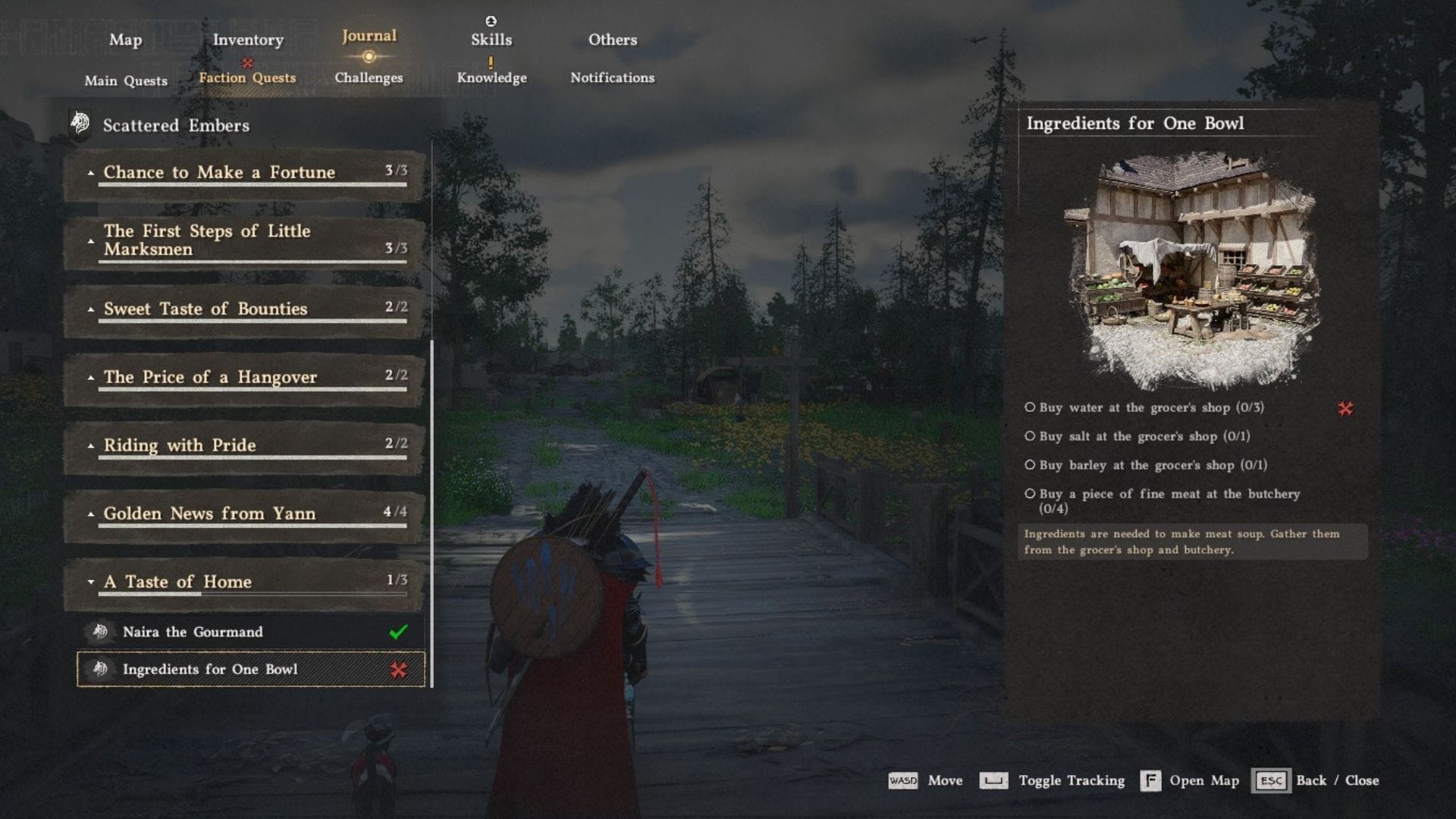1456x819 pixels.
Task: Collapse the A Taste of Home quest
Action: [x=90, y=582]
